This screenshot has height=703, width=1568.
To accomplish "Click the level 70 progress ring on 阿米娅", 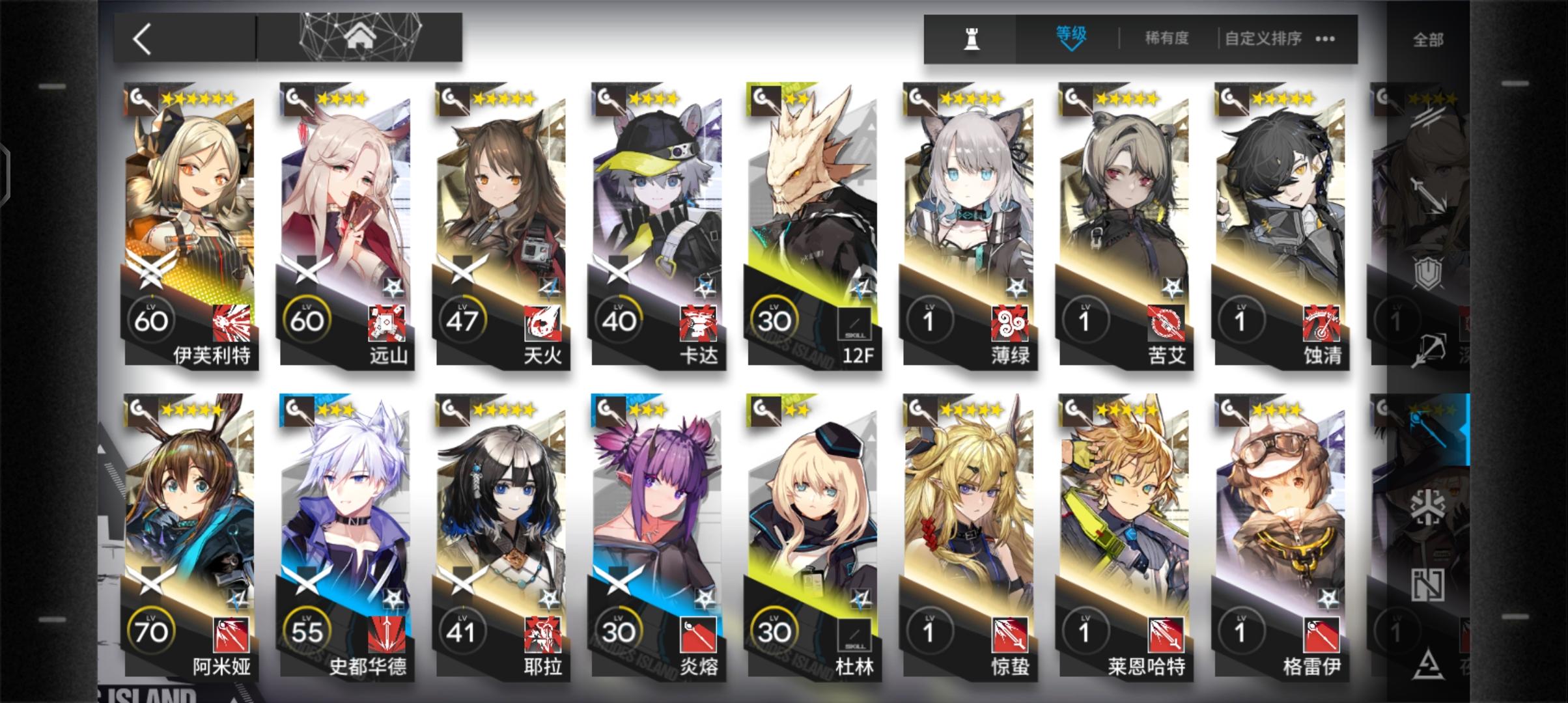I will (x=150, y=630).
